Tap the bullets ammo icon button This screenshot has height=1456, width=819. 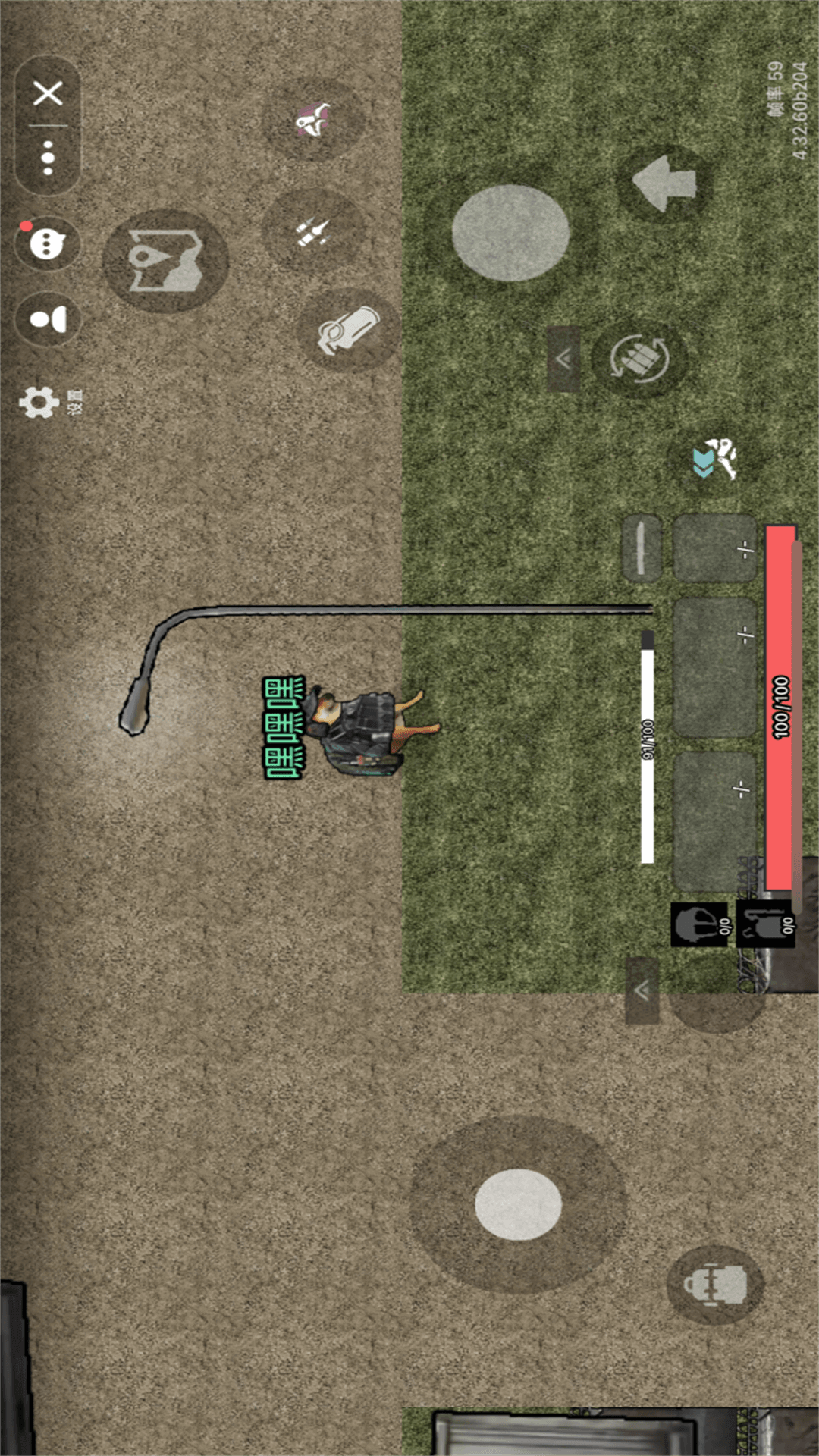click(x=312, y=231)
